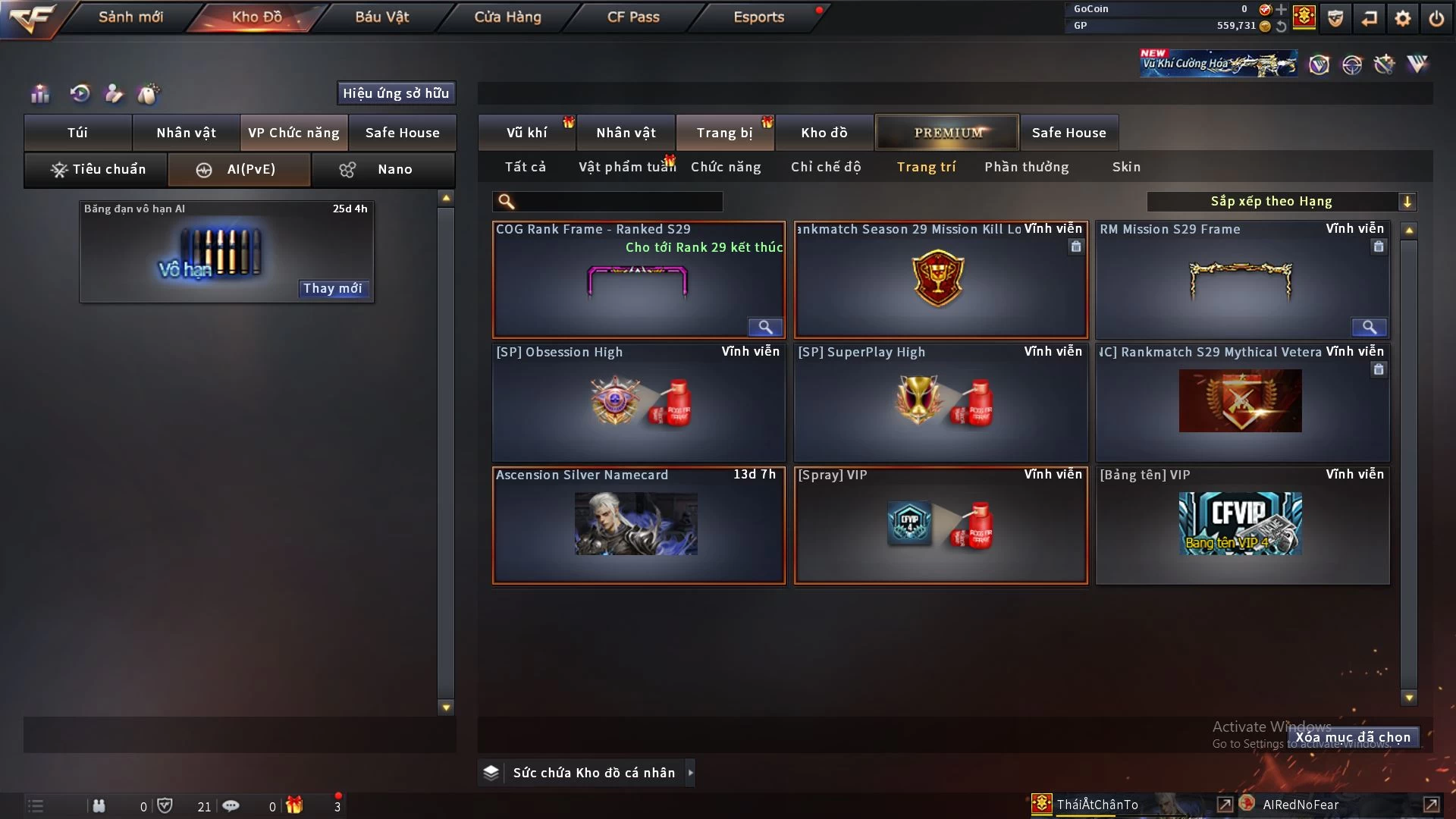Open the PREMIUM tab

947,133
